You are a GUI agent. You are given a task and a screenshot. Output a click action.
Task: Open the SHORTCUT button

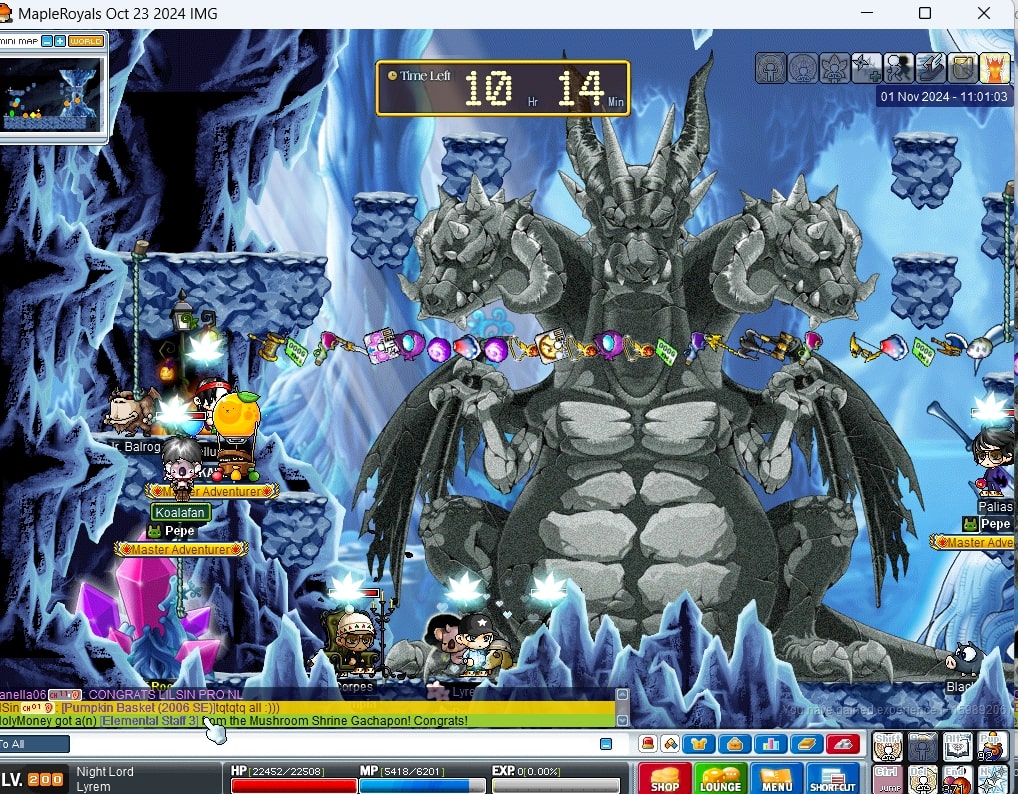point(832,778)
